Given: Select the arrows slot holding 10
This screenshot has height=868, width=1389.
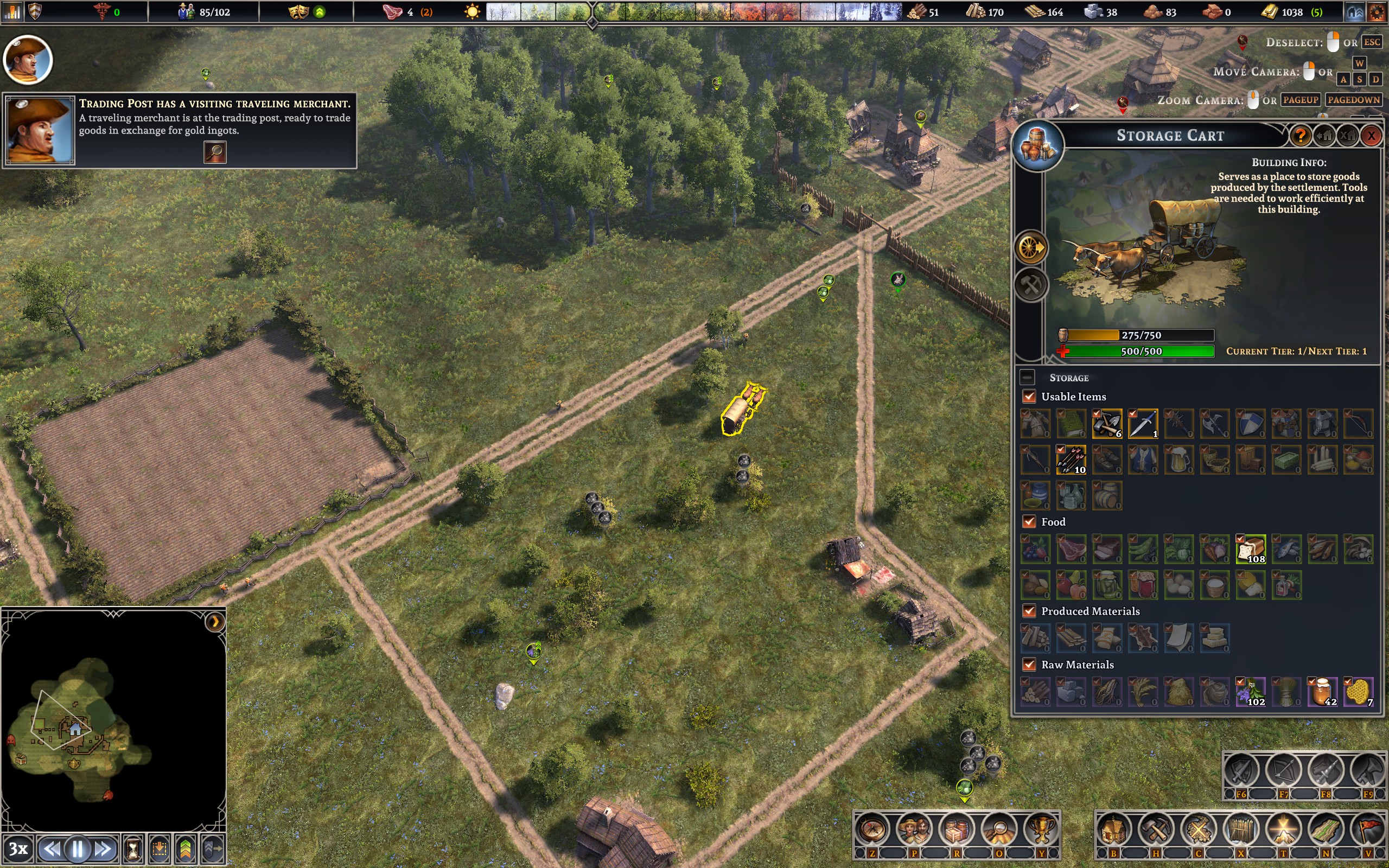Looking at the screenshot, I should (x=1071, y=460).
